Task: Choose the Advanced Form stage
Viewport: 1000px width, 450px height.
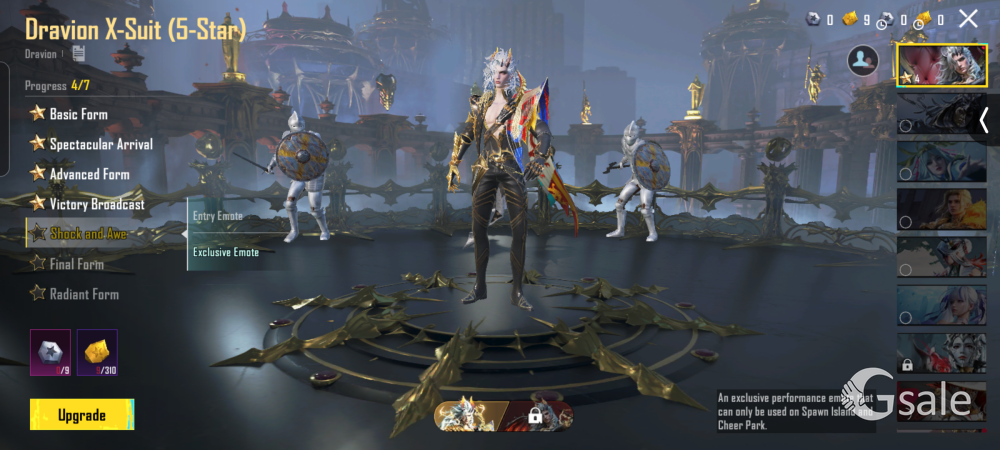Action: point(89,174)
